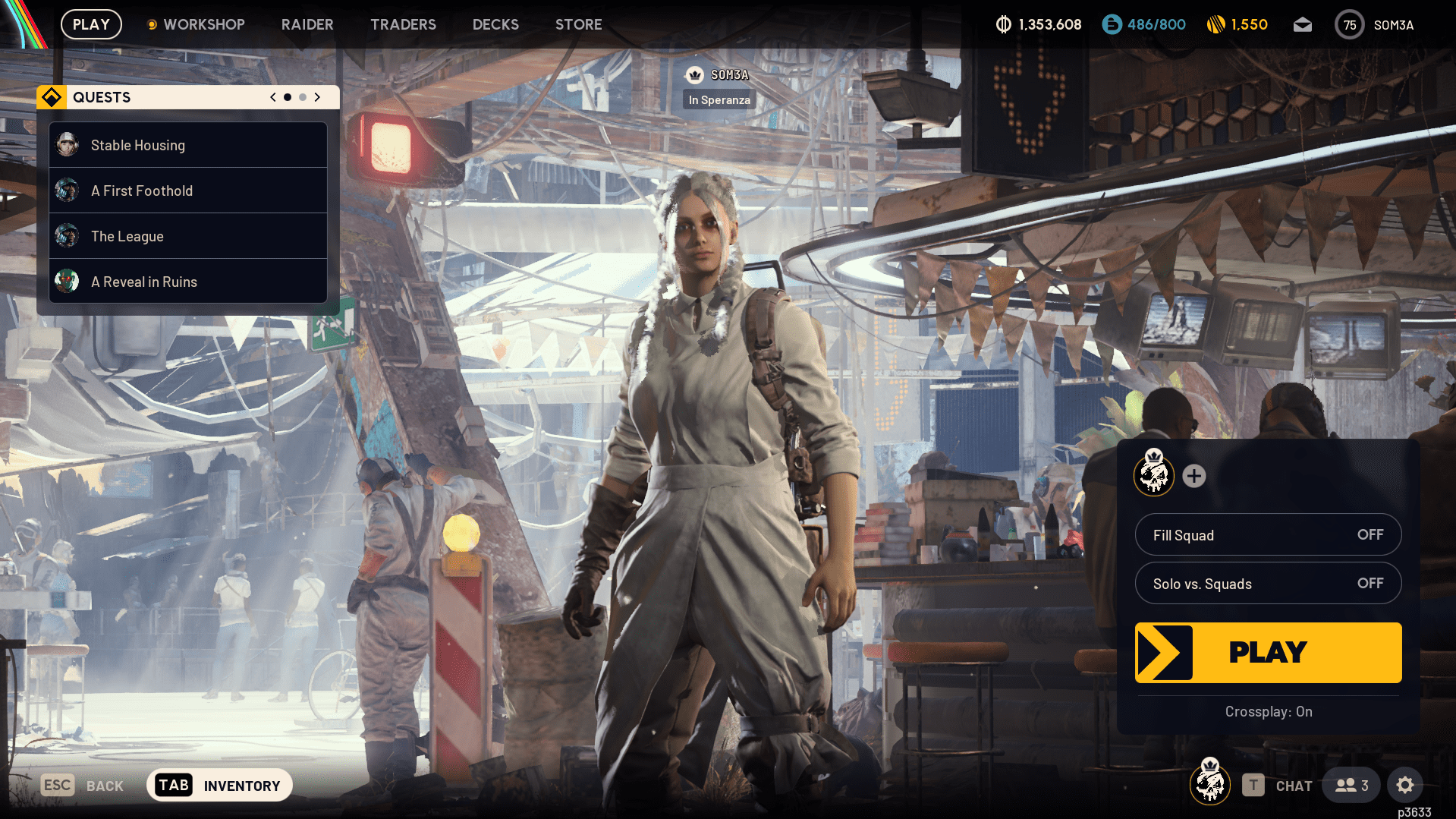
Task: Open the settings gear in bottom corner
Action: pos(1406,785)
